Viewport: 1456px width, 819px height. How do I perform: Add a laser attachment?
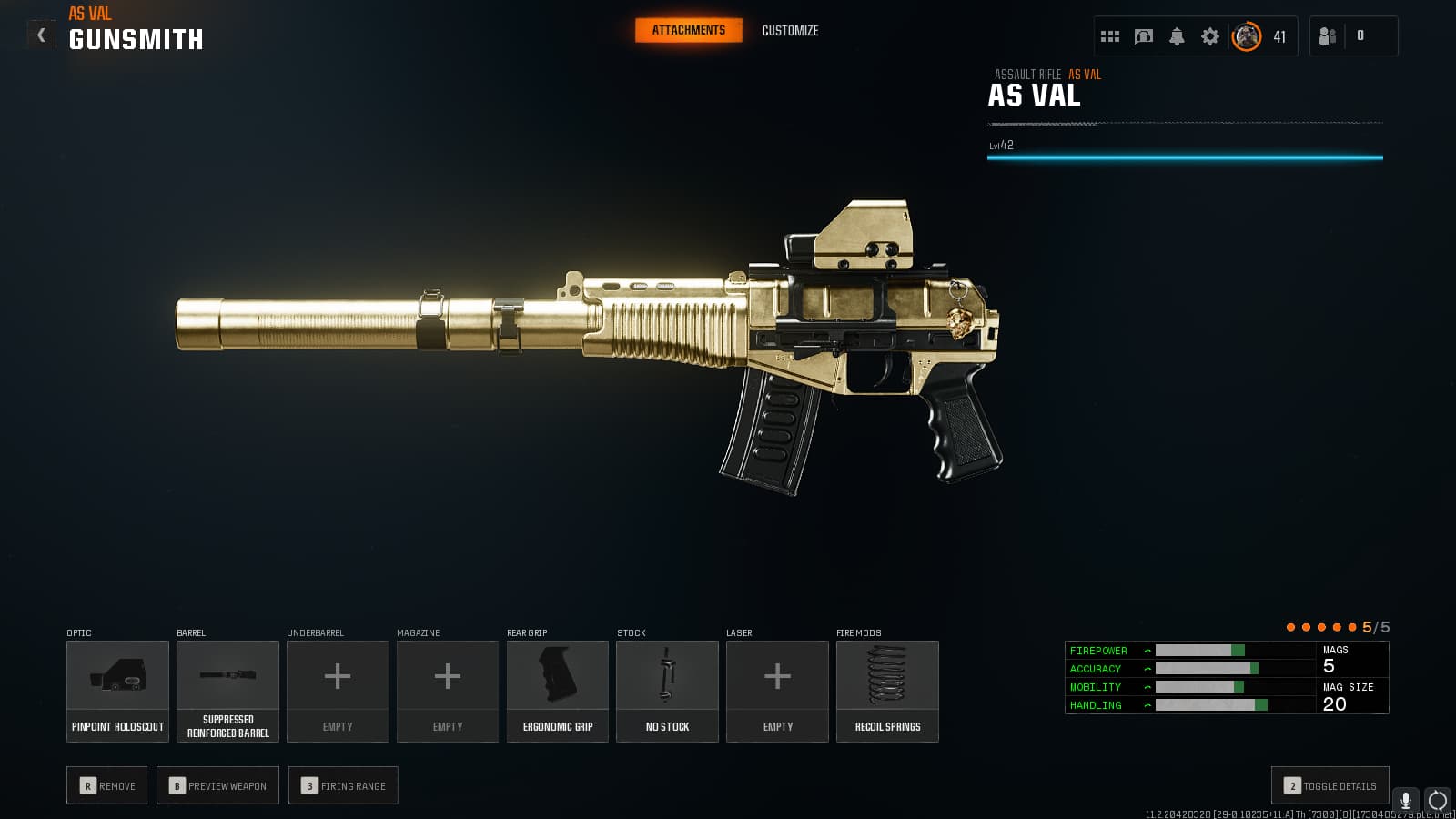777,691
